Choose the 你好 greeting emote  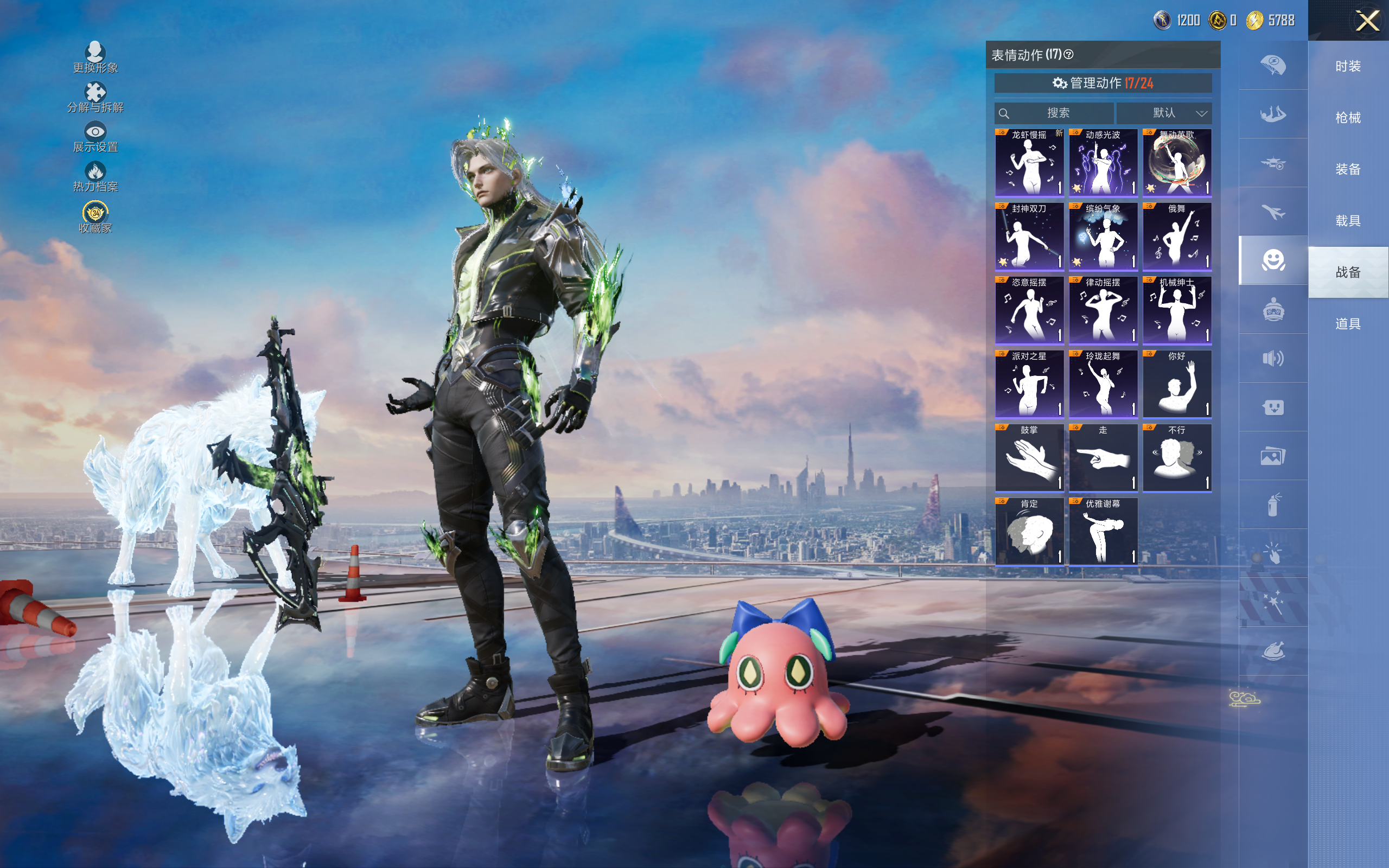pos(1177,384)
